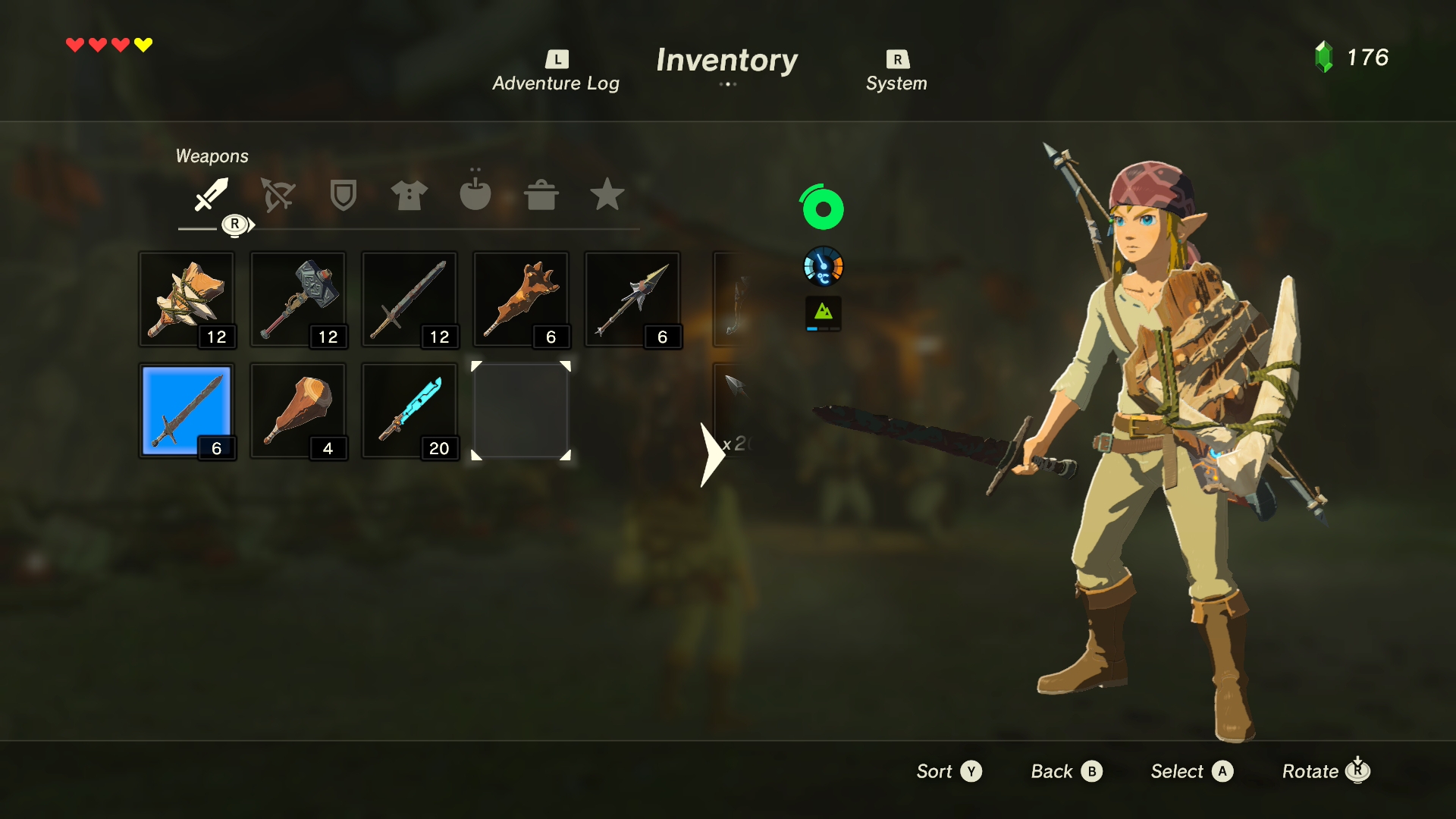Choose the iron sledgehammer weapon slot
The height and width of the screenshot is (819, 1456).
(298, 300)
